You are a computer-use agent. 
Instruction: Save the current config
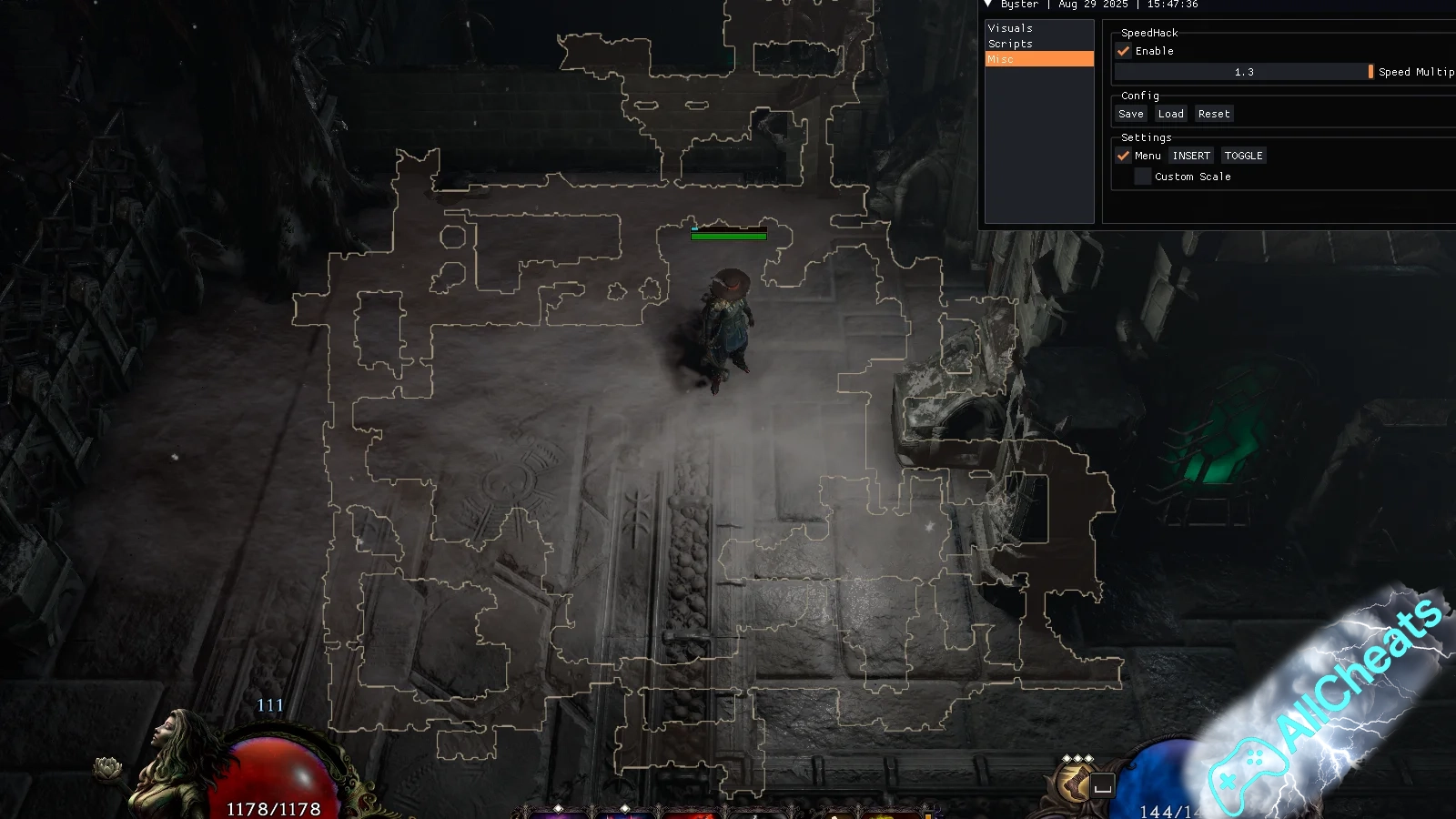[1131, 114]
